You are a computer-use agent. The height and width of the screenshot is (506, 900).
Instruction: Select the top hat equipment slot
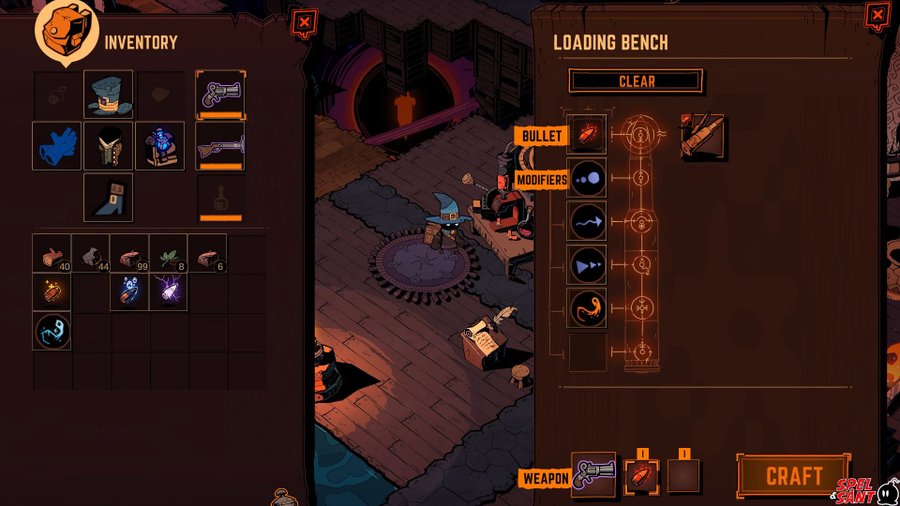point(108,94)
